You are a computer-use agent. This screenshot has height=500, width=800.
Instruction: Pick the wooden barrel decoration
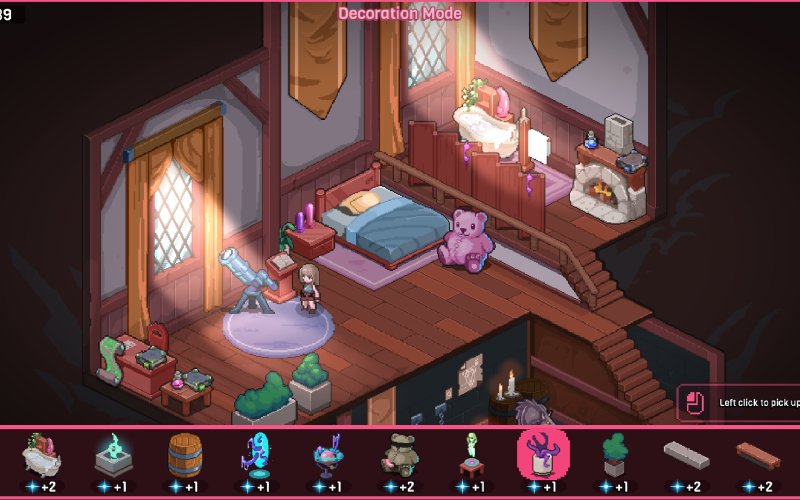(x=184, y=453)
